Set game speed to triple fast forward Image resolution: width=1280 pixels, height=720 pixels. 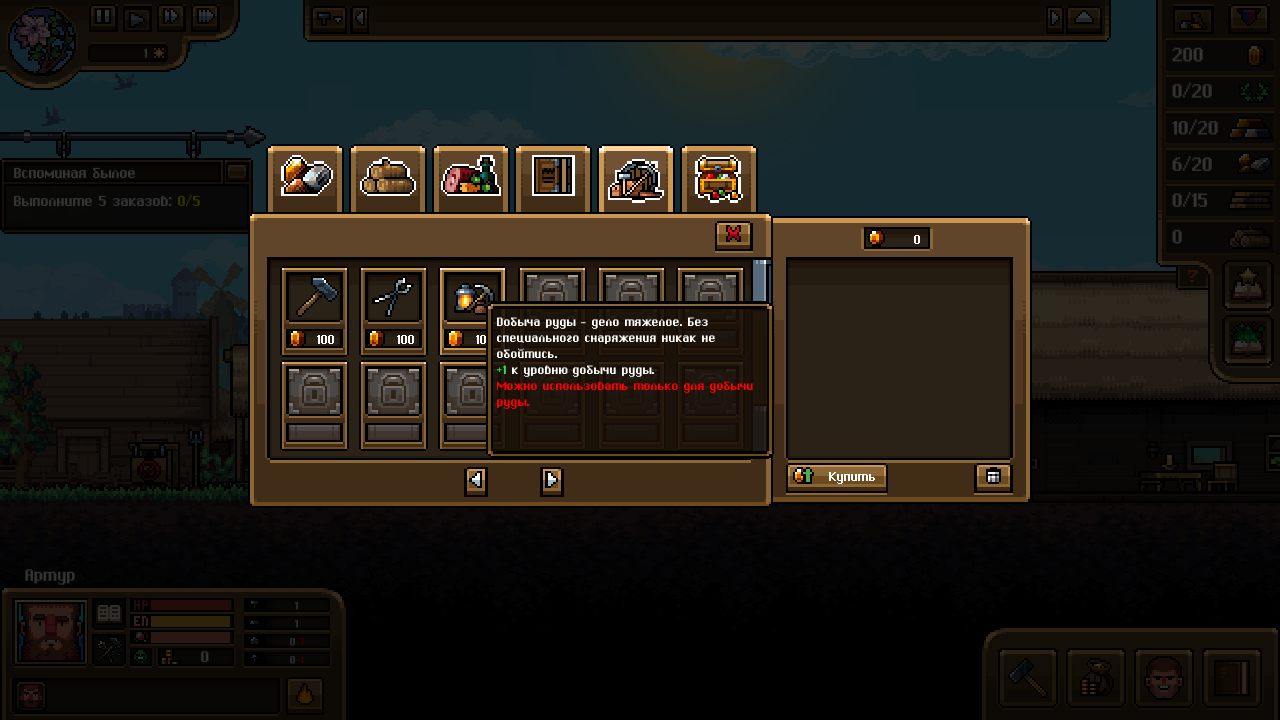[x=205, y=17]
